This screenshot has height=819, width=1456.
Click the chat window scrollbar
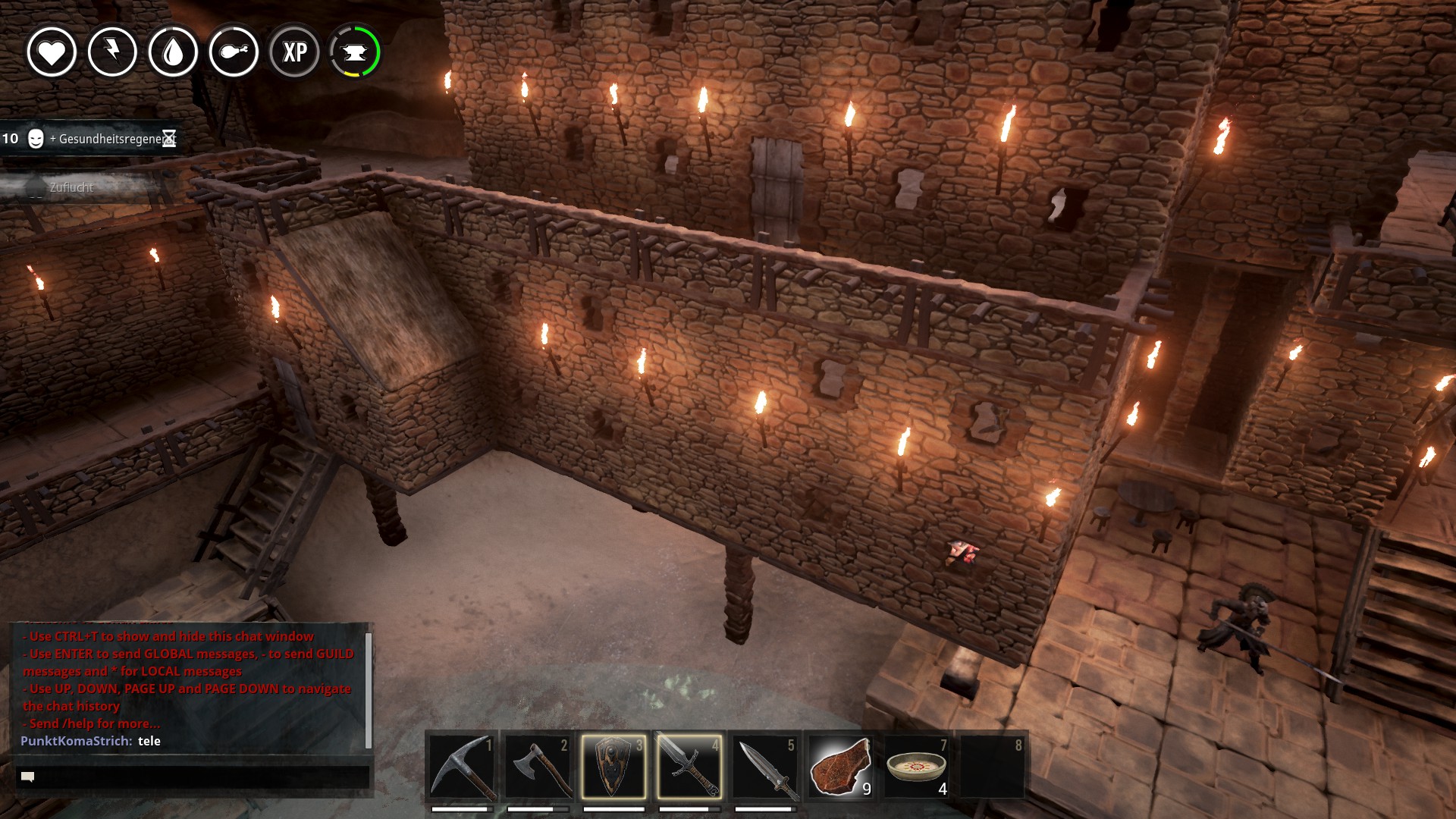369,689
